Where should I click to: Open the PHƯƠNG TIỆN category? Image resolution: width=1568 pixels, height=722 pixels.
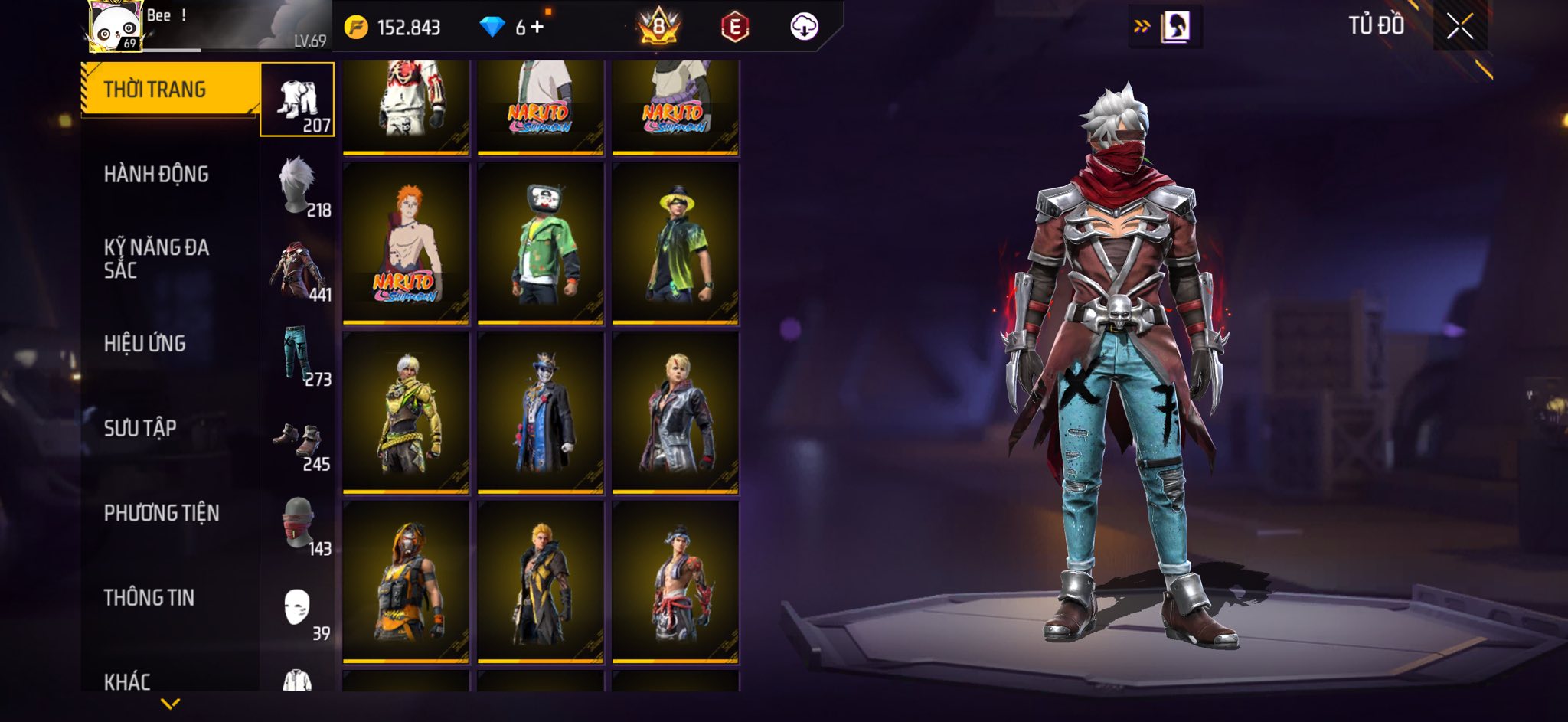(x=162, y=513)
